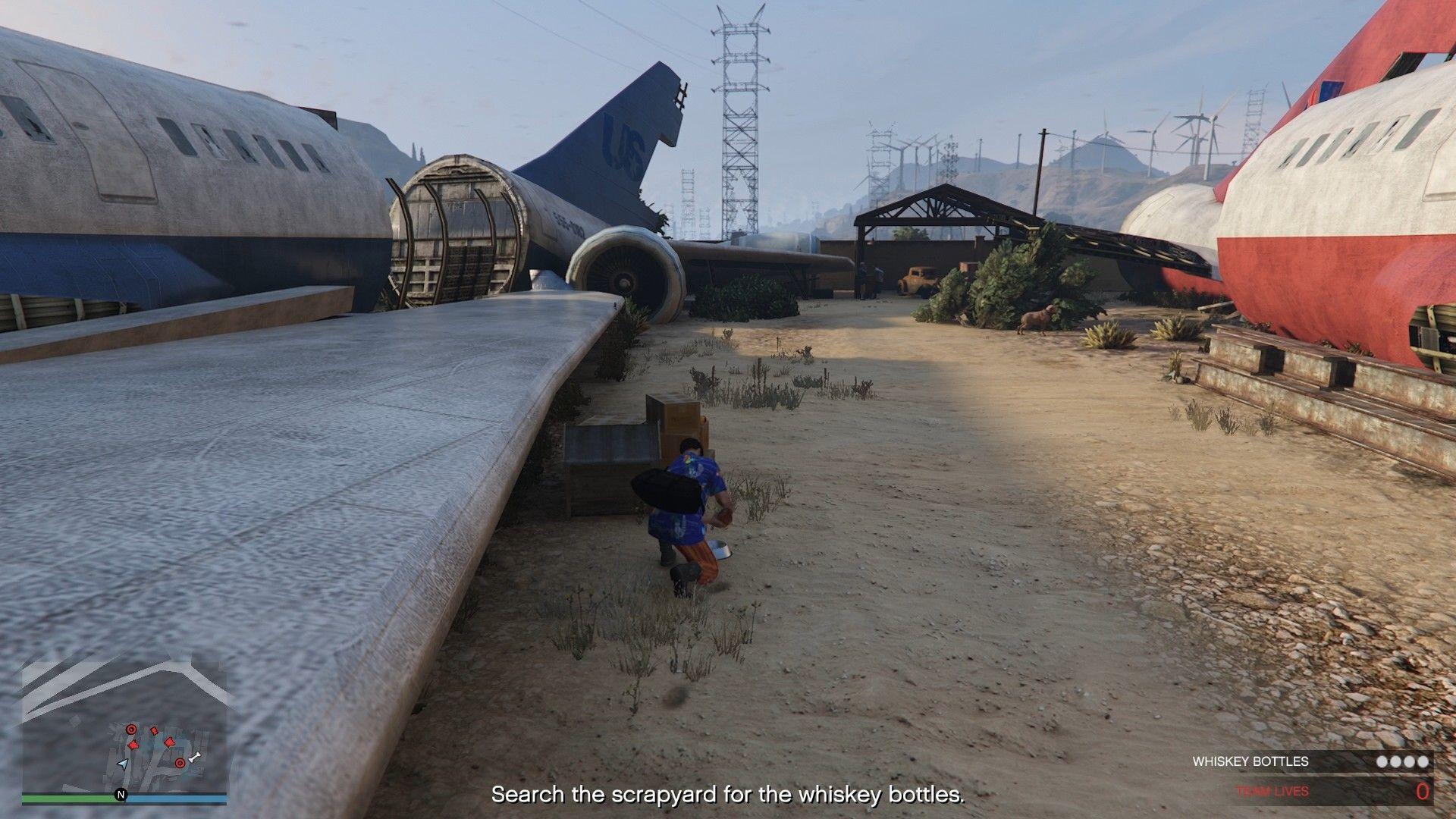Open the minimap radar
This screenshot has height=819, width=1456.
point(124,726)
